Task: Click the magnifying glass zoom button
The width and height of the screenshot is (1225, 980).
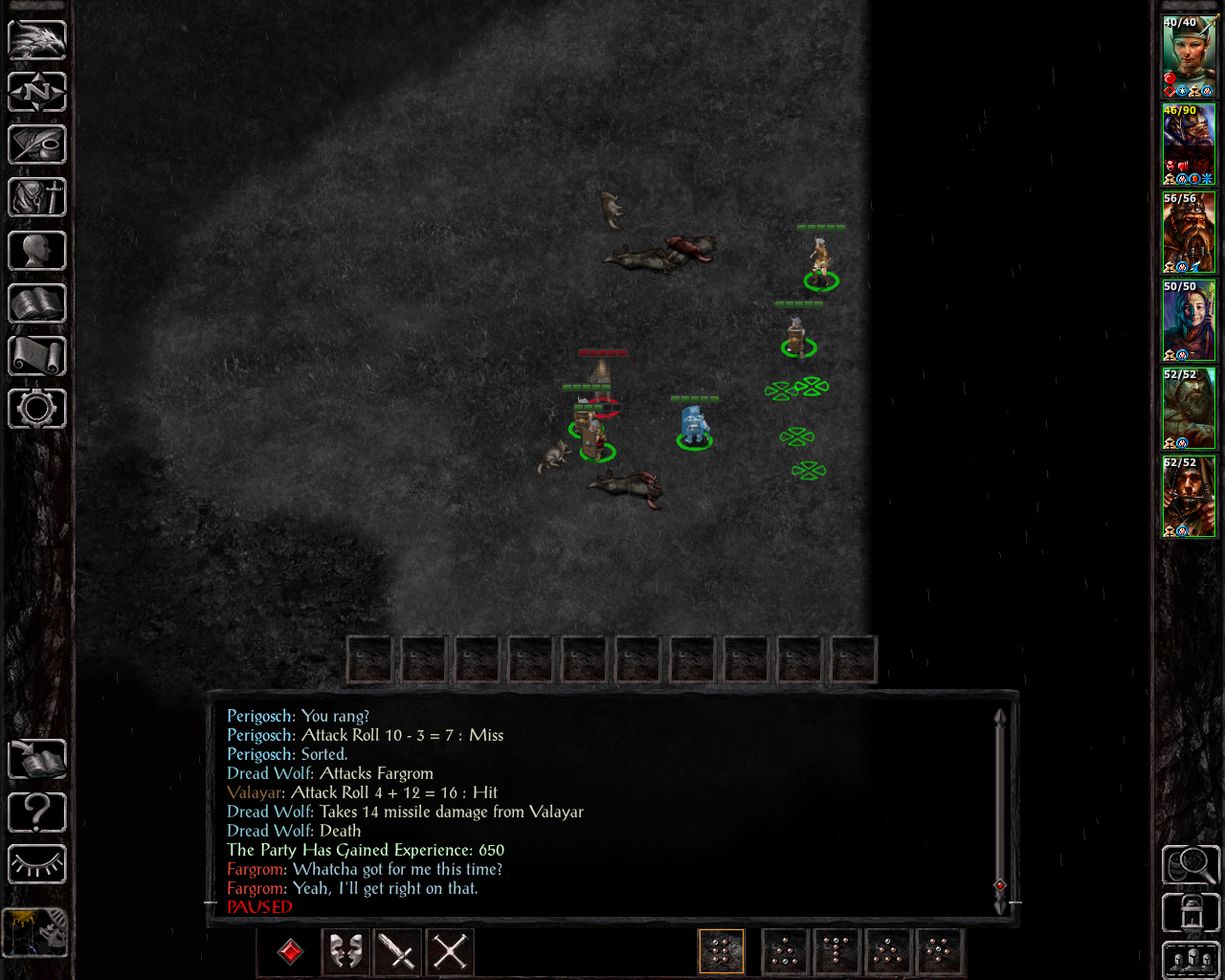Action: [x=1191, y=865]
